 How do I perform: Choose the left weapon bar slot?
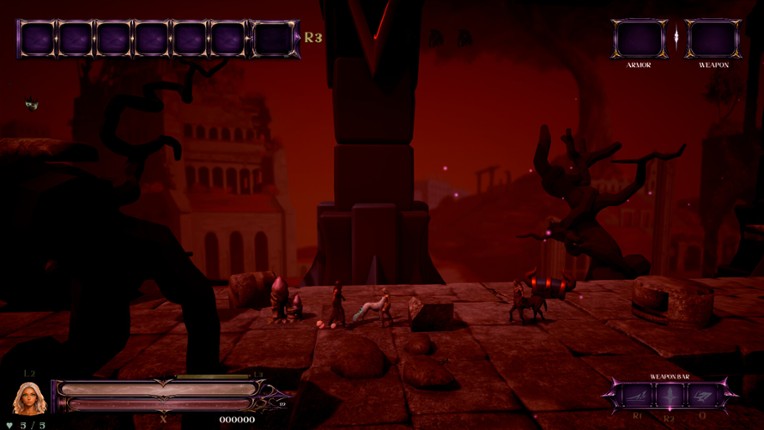pos(637,396)
